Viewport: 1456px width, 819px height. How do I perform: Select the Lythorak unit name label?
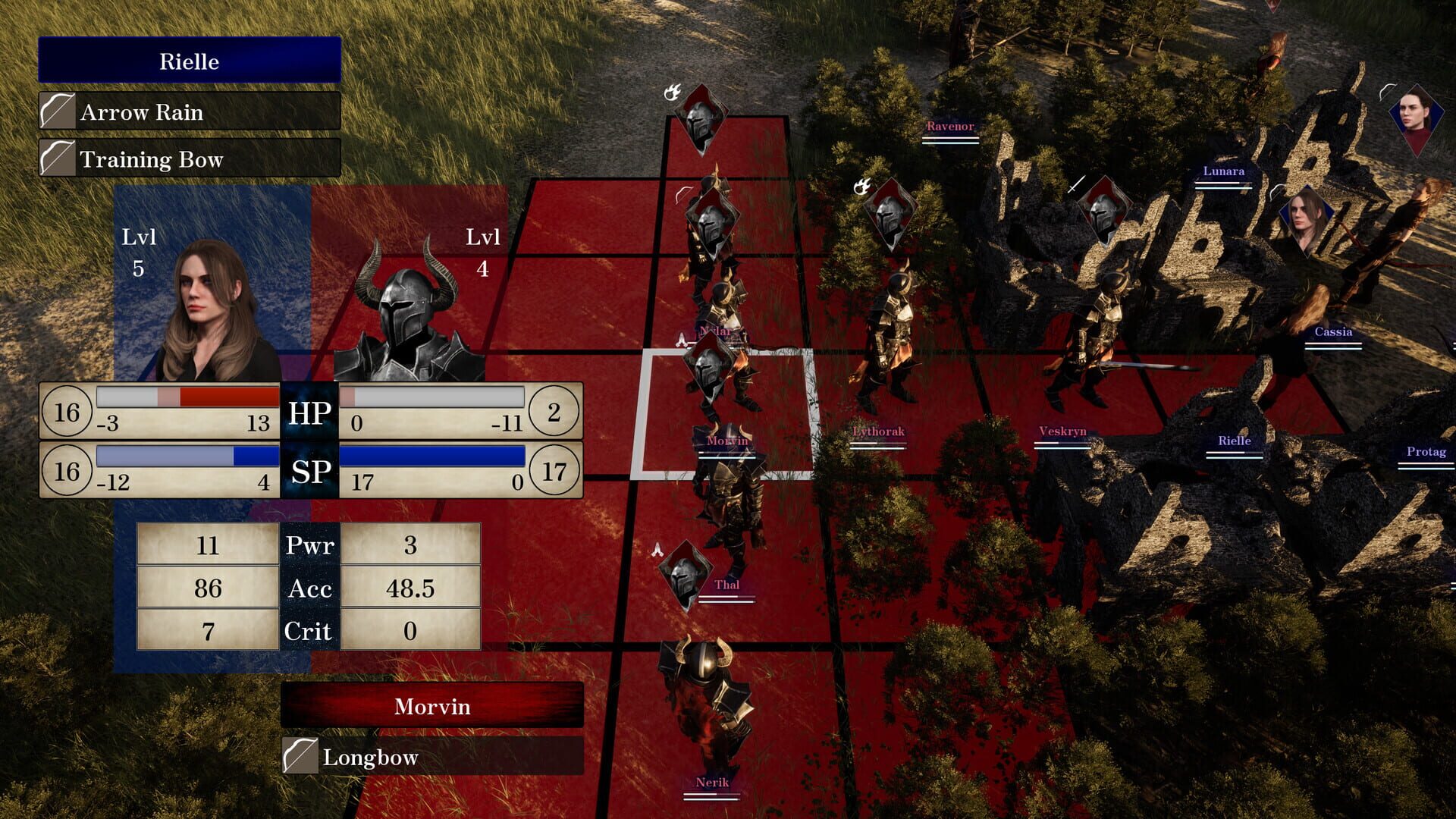878,431
